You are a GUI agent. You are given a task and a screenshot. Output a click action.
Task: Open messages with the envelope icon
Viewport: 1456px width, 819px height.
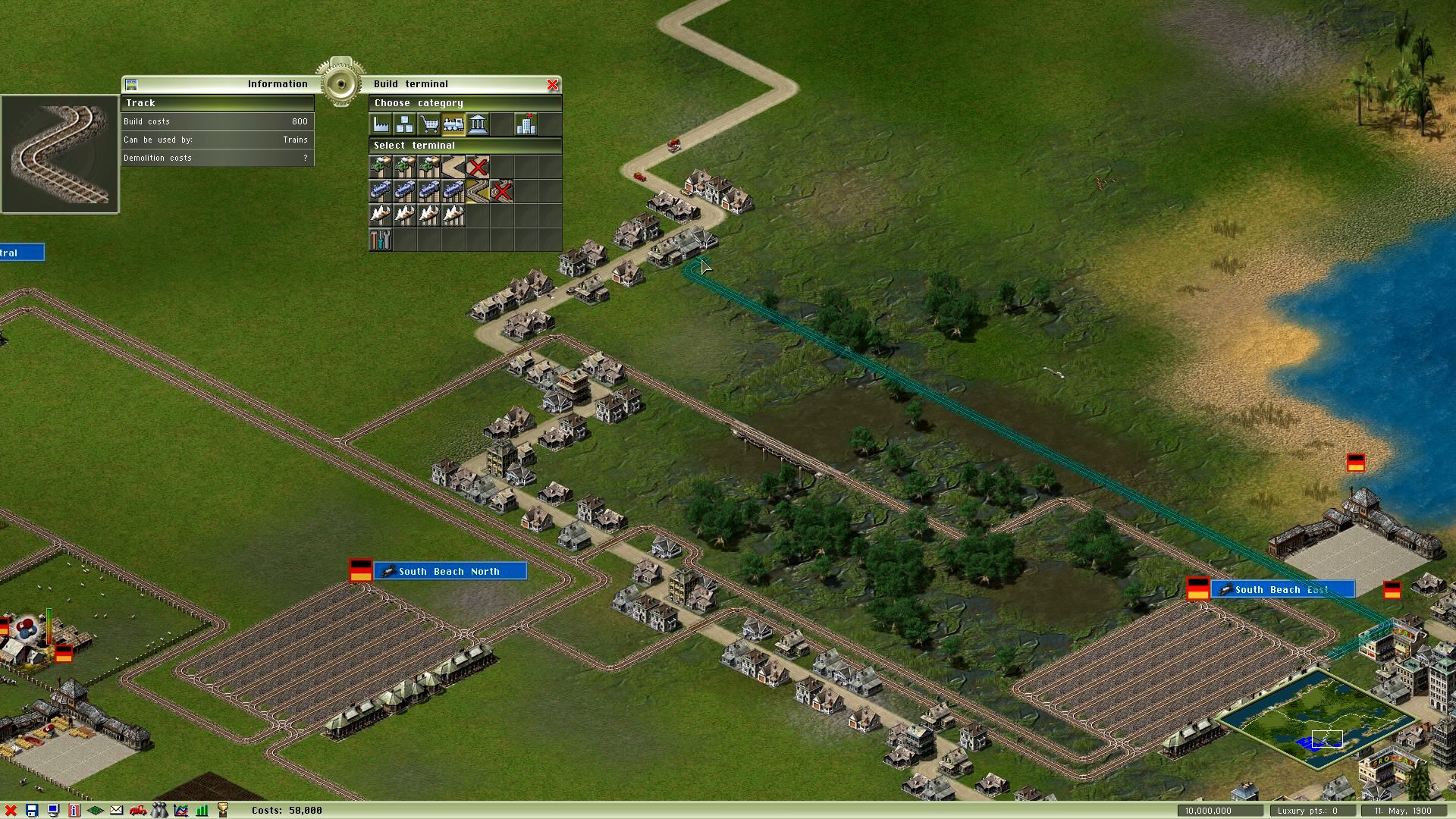[117, 811]
